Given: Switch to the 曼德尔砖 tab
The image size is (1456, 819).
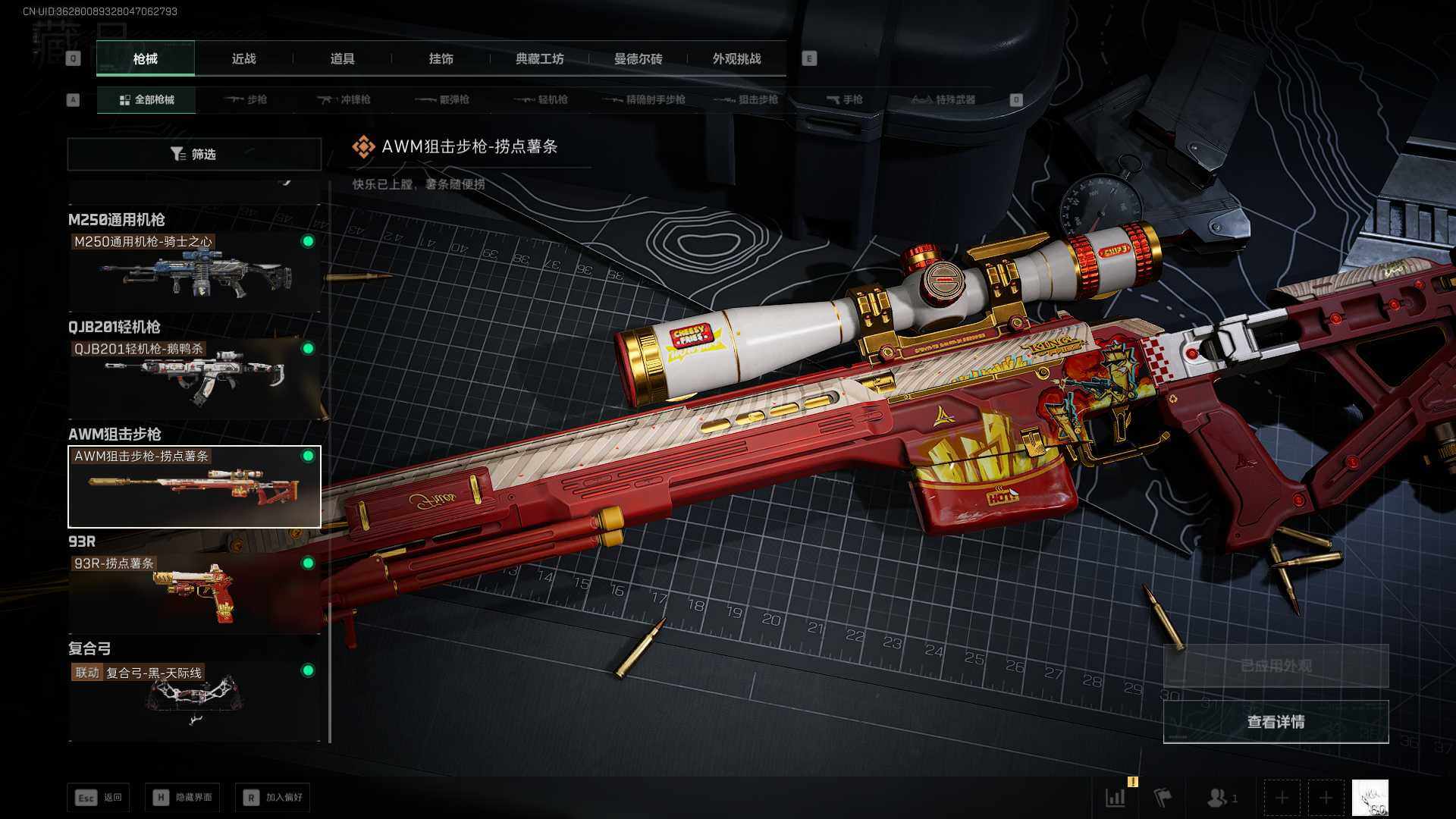Looking at the screenshot, I should [638, 59].
